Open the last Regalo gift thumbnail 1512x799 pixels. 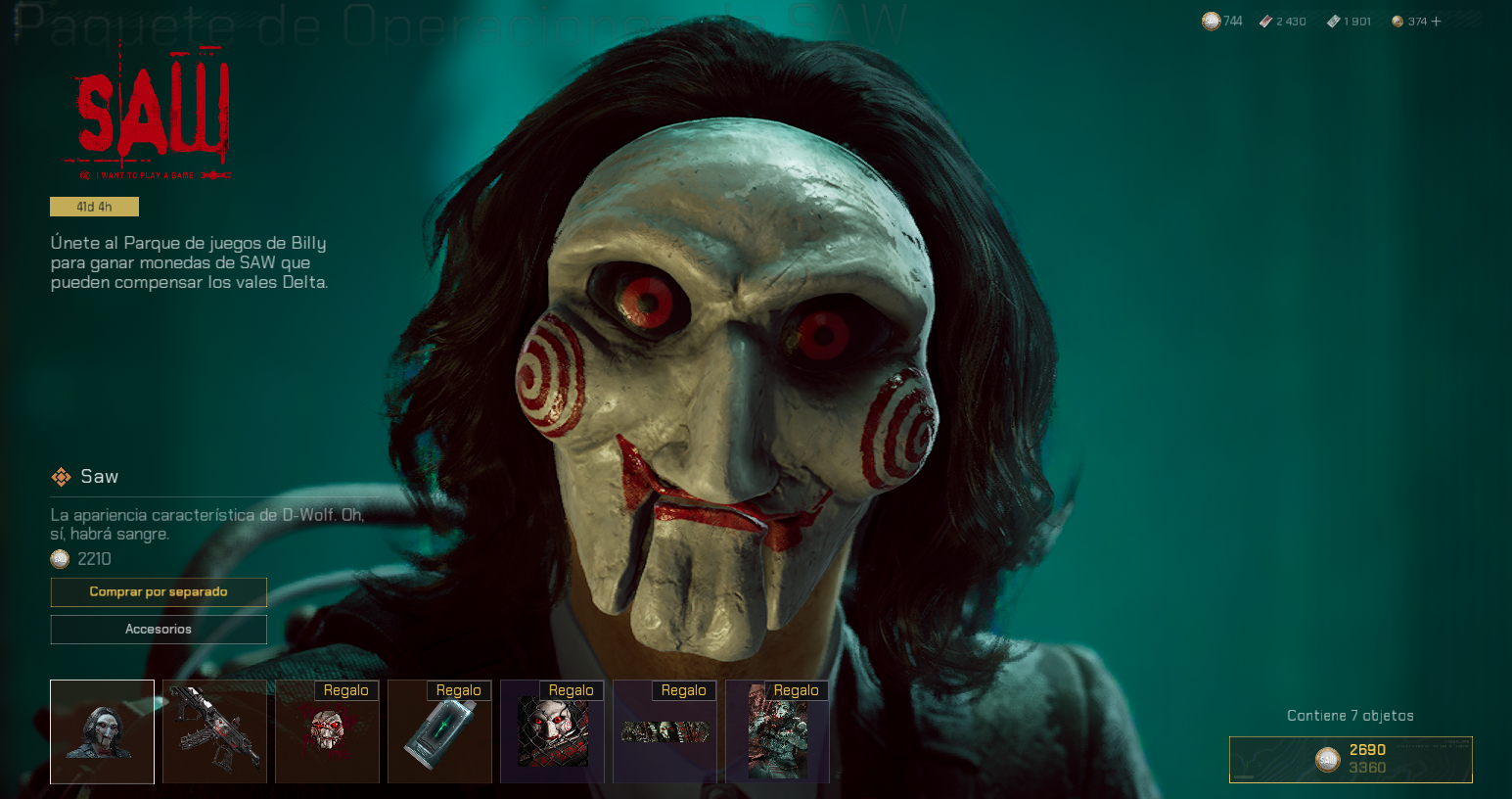click(x=777, y=731)
